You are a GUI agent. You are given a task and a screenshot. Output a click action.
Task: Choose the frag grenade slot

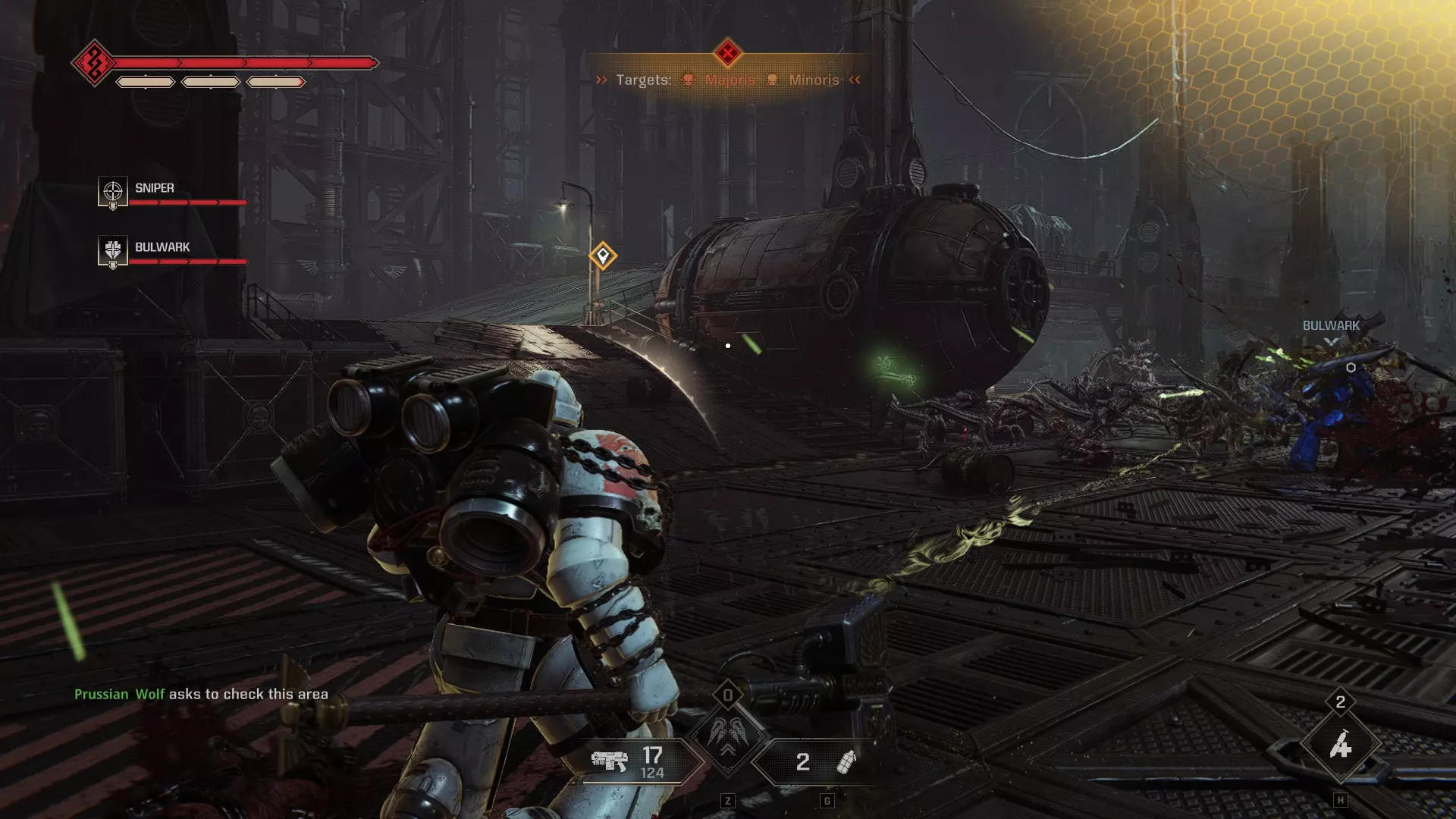click(845, 761)
